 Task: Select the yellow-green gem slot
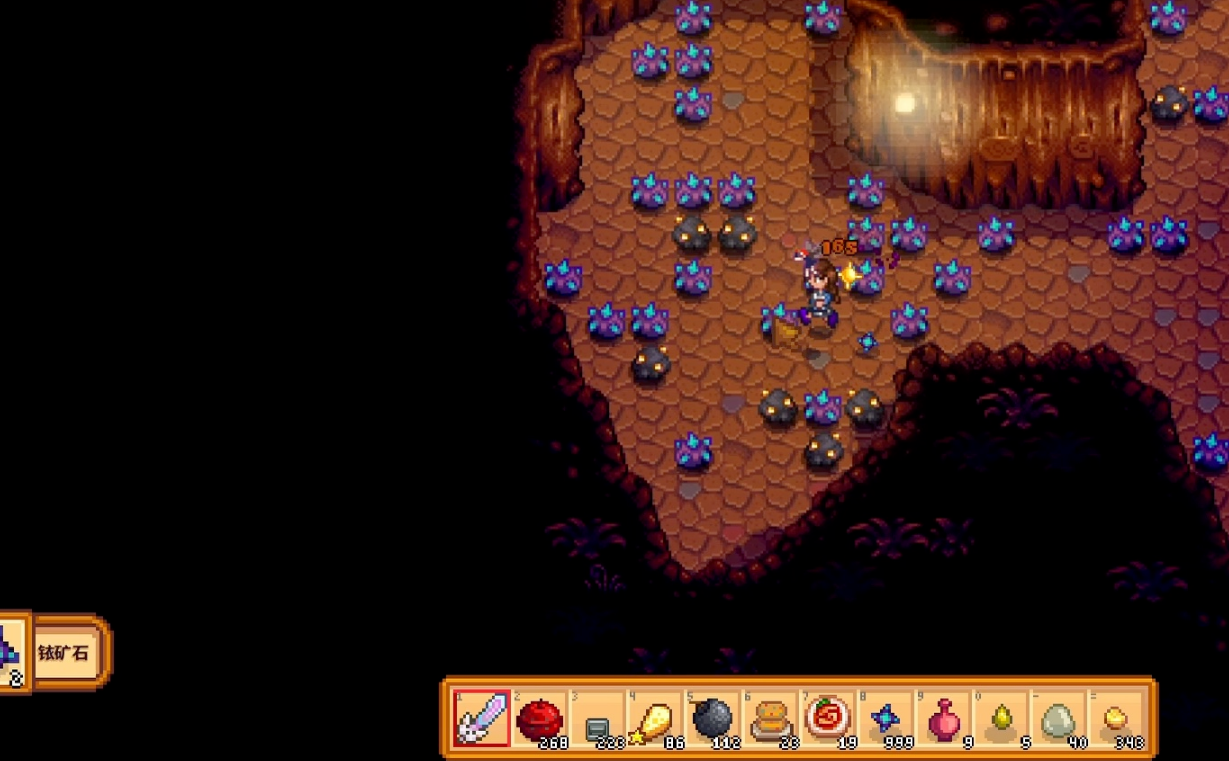coord(1000,718)
